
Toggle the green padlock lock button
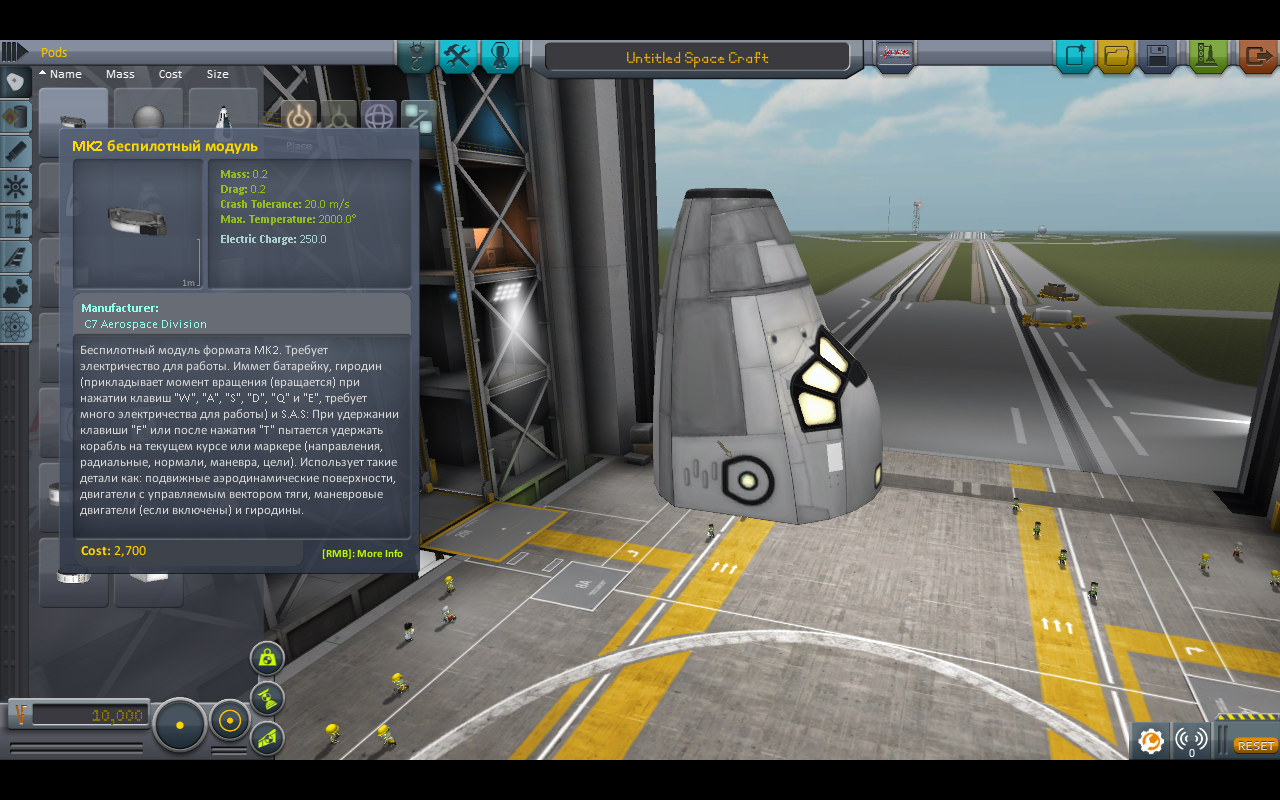click(266, 657)
